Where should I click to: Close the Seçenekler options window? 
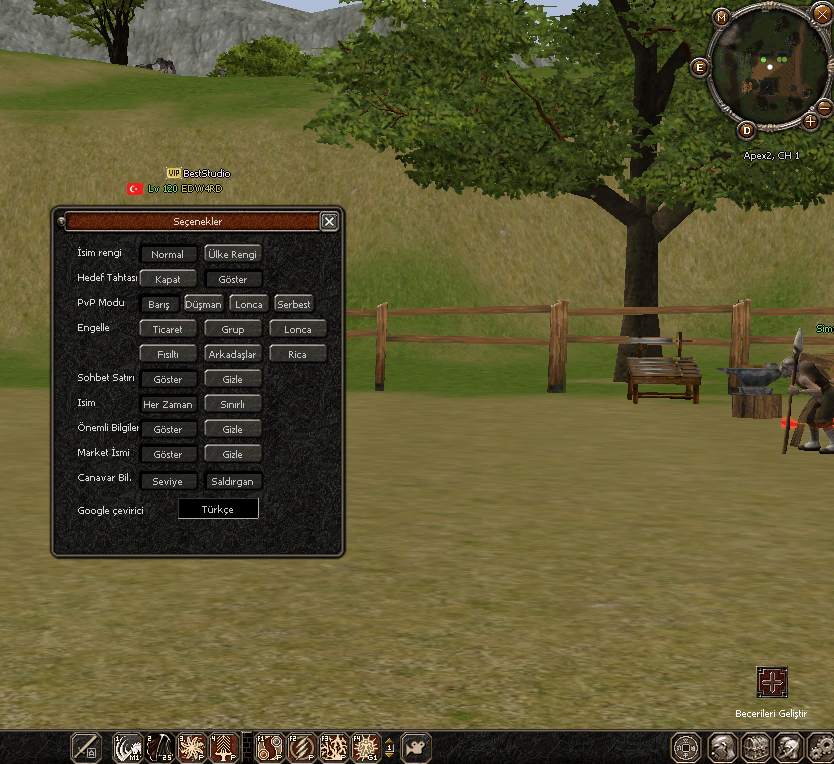[329, 222]
